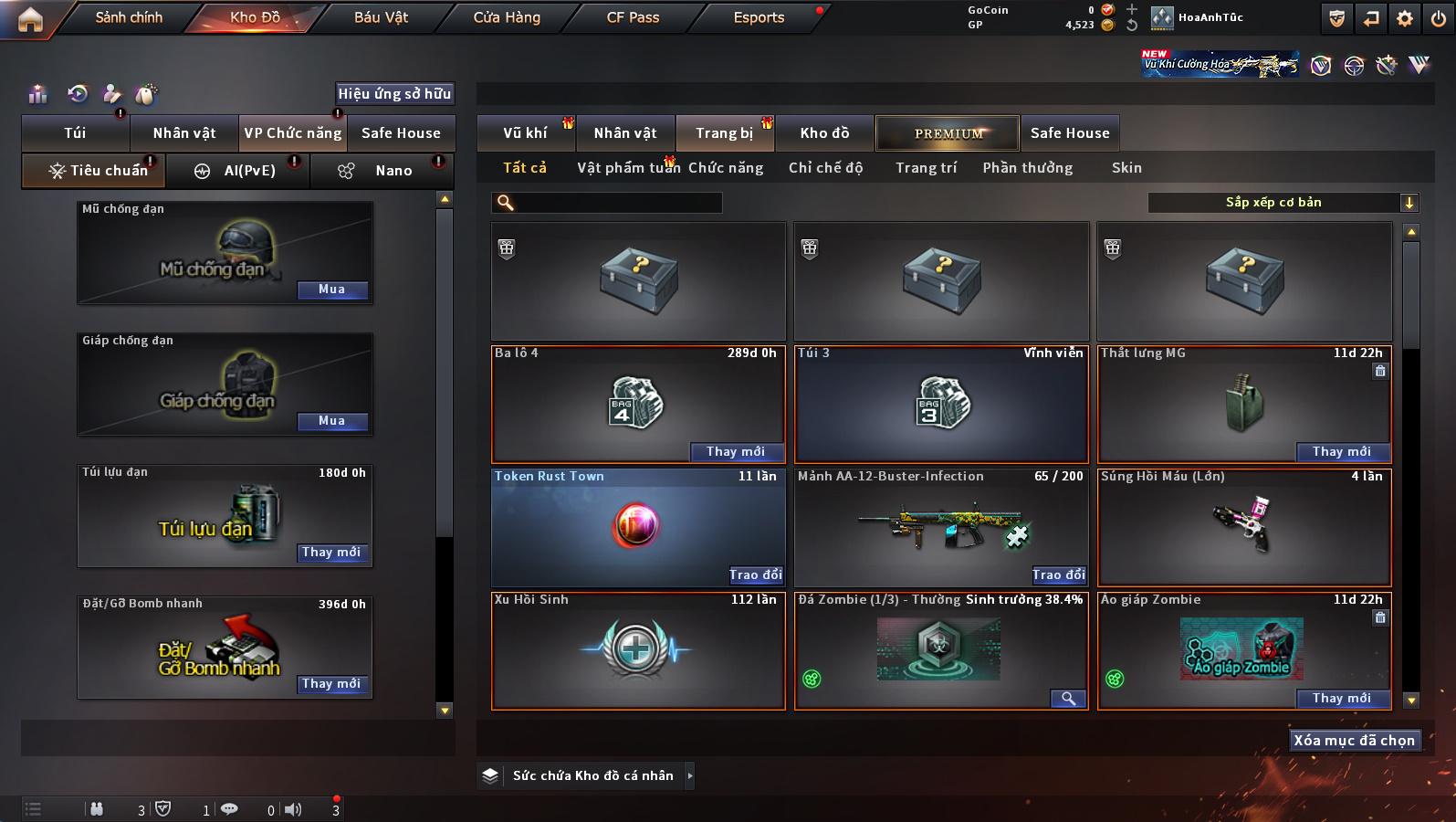
Task: Open settings with the gear icon
Action: click(x=1405, y=18)
